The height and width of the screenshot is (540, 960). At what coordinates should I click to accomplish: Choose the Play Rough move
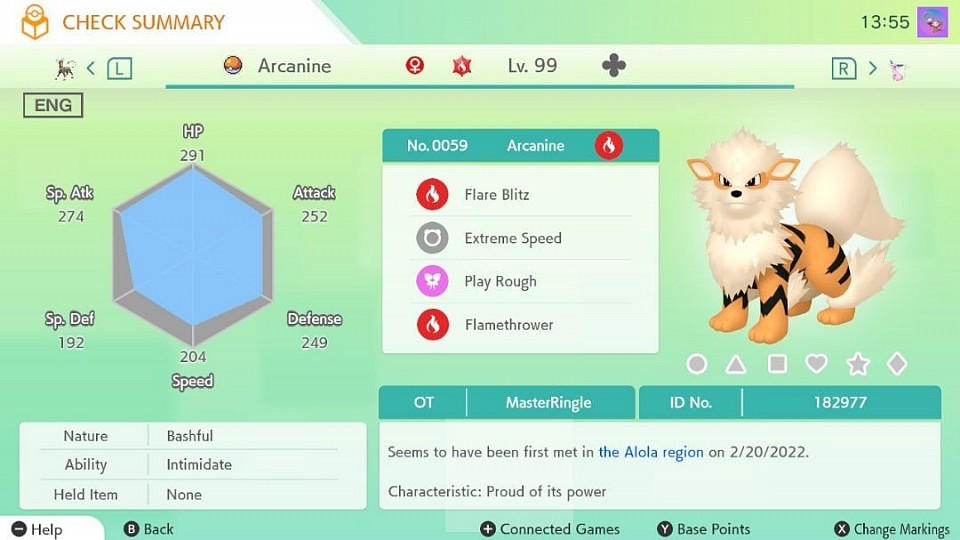point(500,282)
